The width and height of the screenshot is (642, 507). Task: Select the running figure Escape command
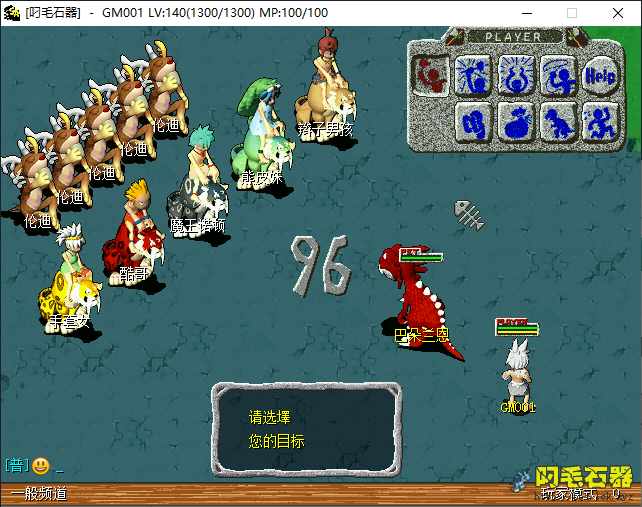click(599, 122)
